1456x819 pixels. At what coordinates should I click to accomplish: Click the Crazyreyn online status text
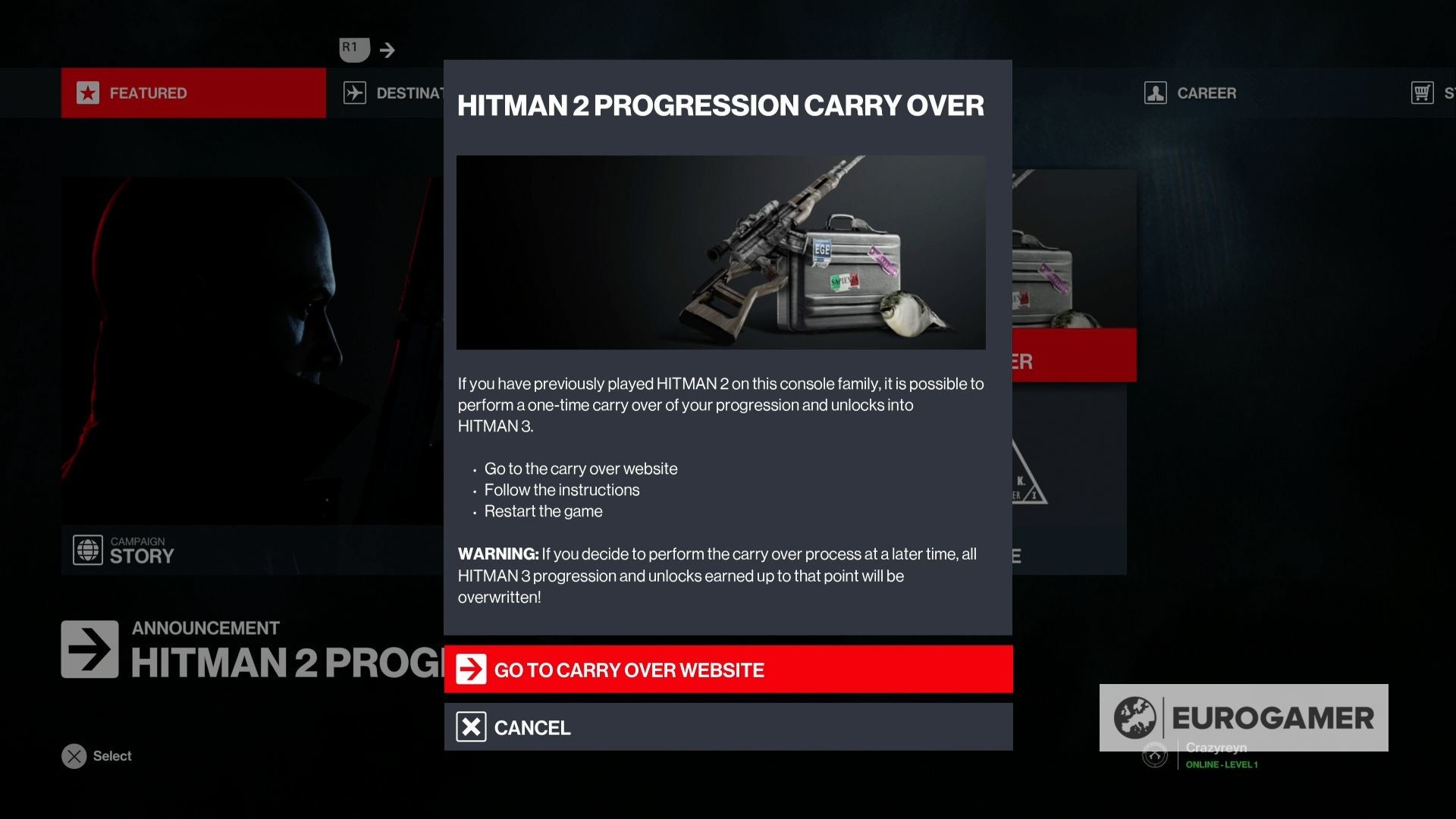pos(1216,748)
